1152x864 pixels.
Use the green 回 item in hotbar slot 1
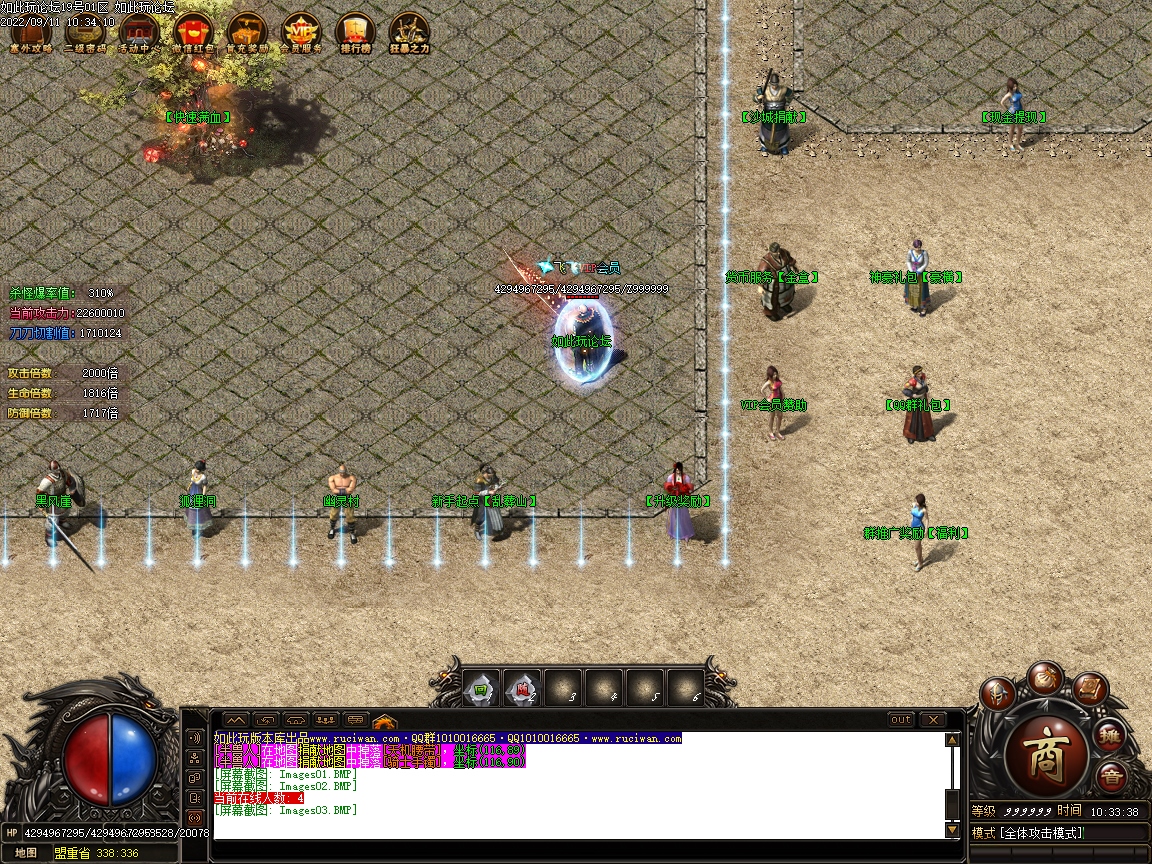(x=480, y=688)
